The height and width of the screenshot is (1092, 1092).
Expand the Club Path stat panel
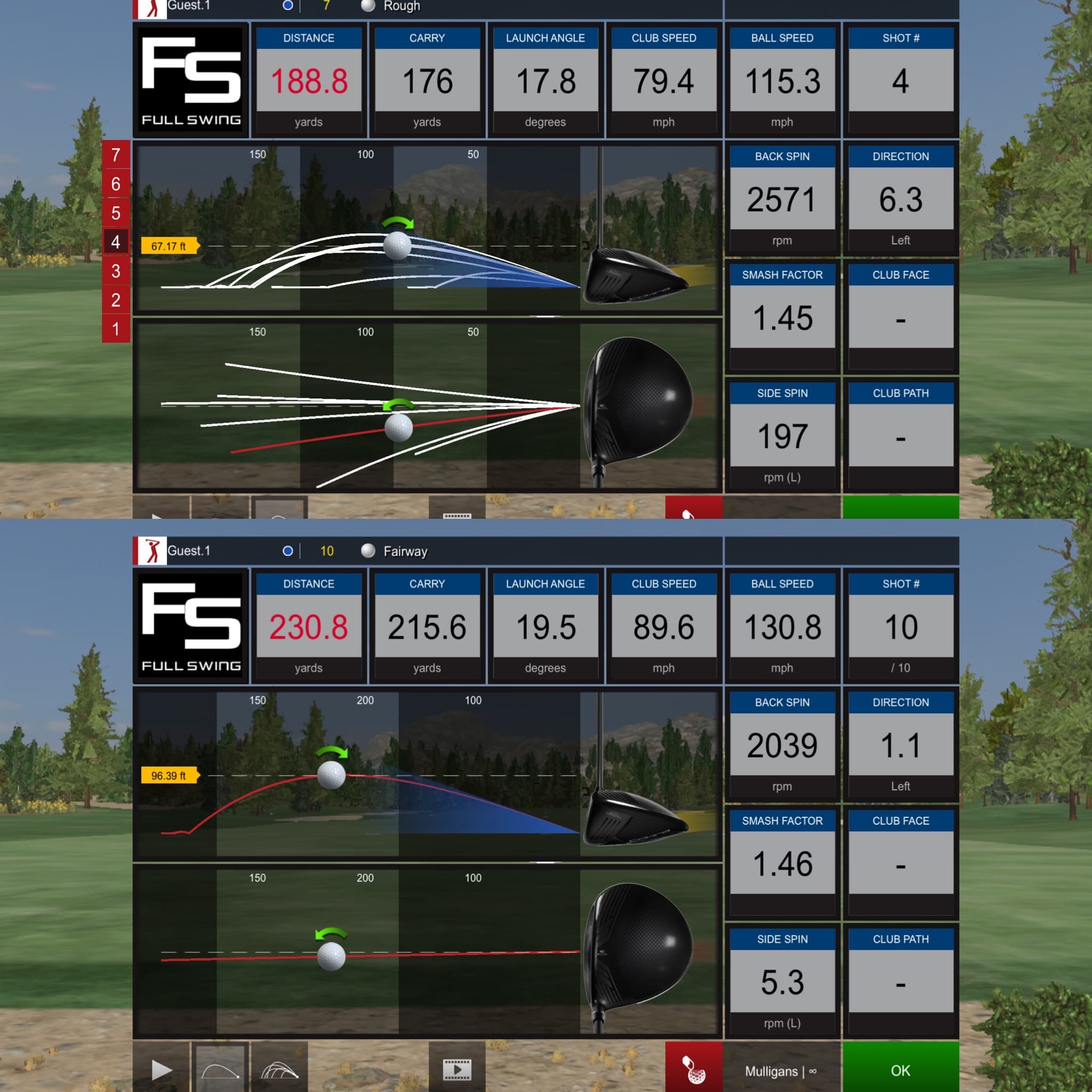coord(901,939)
